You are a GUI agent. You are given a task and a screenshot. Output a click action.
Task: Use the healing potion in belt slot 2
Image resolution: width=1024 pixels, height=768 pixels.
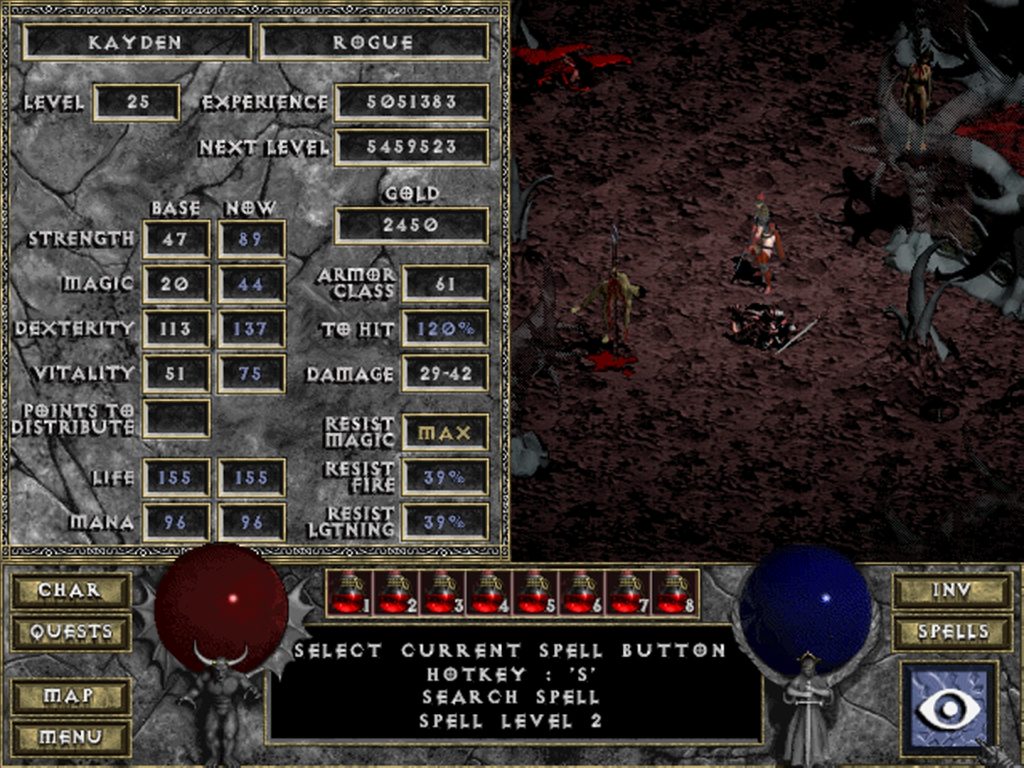[396, 593]
